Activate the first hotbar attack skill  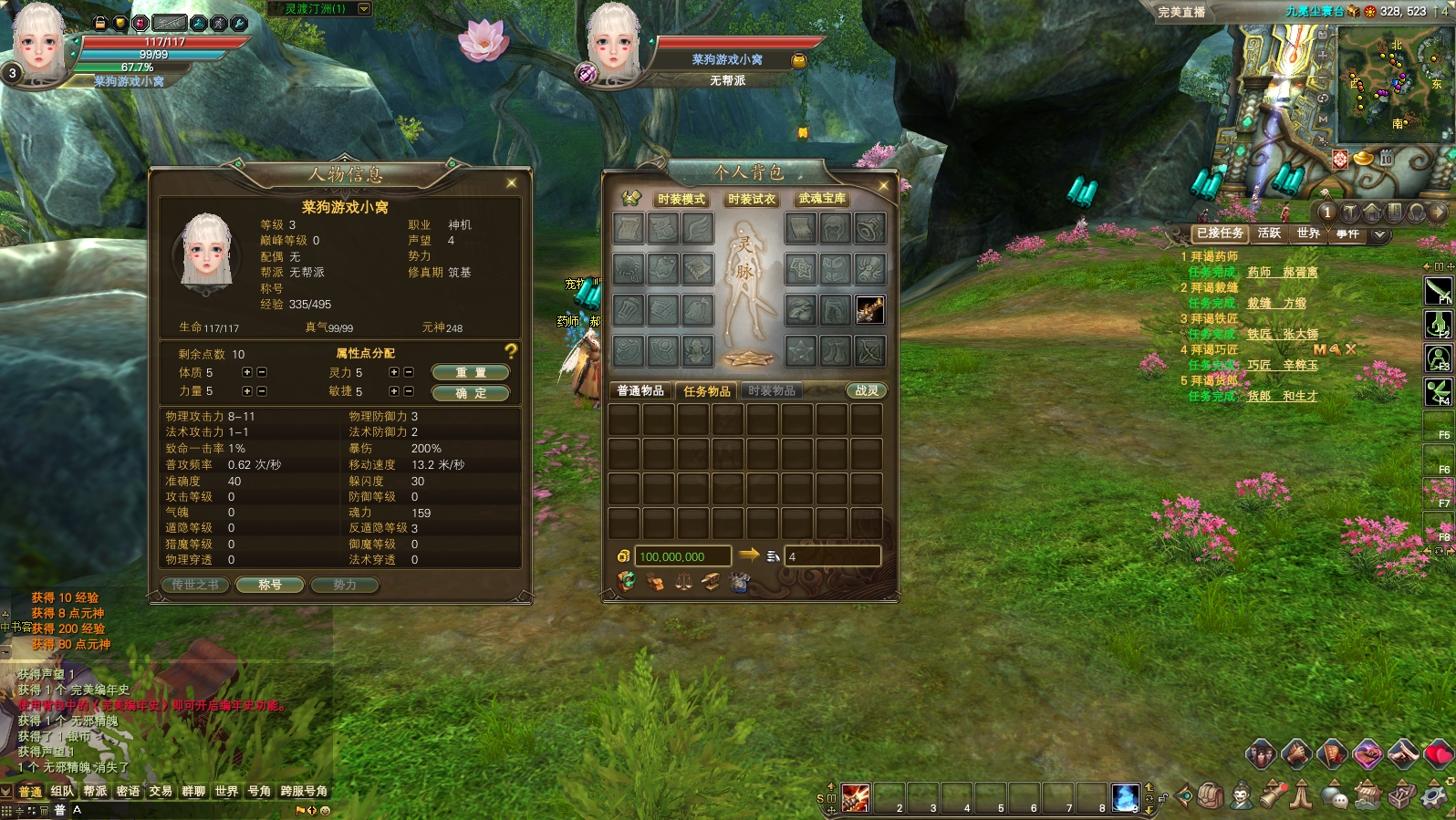855,797
